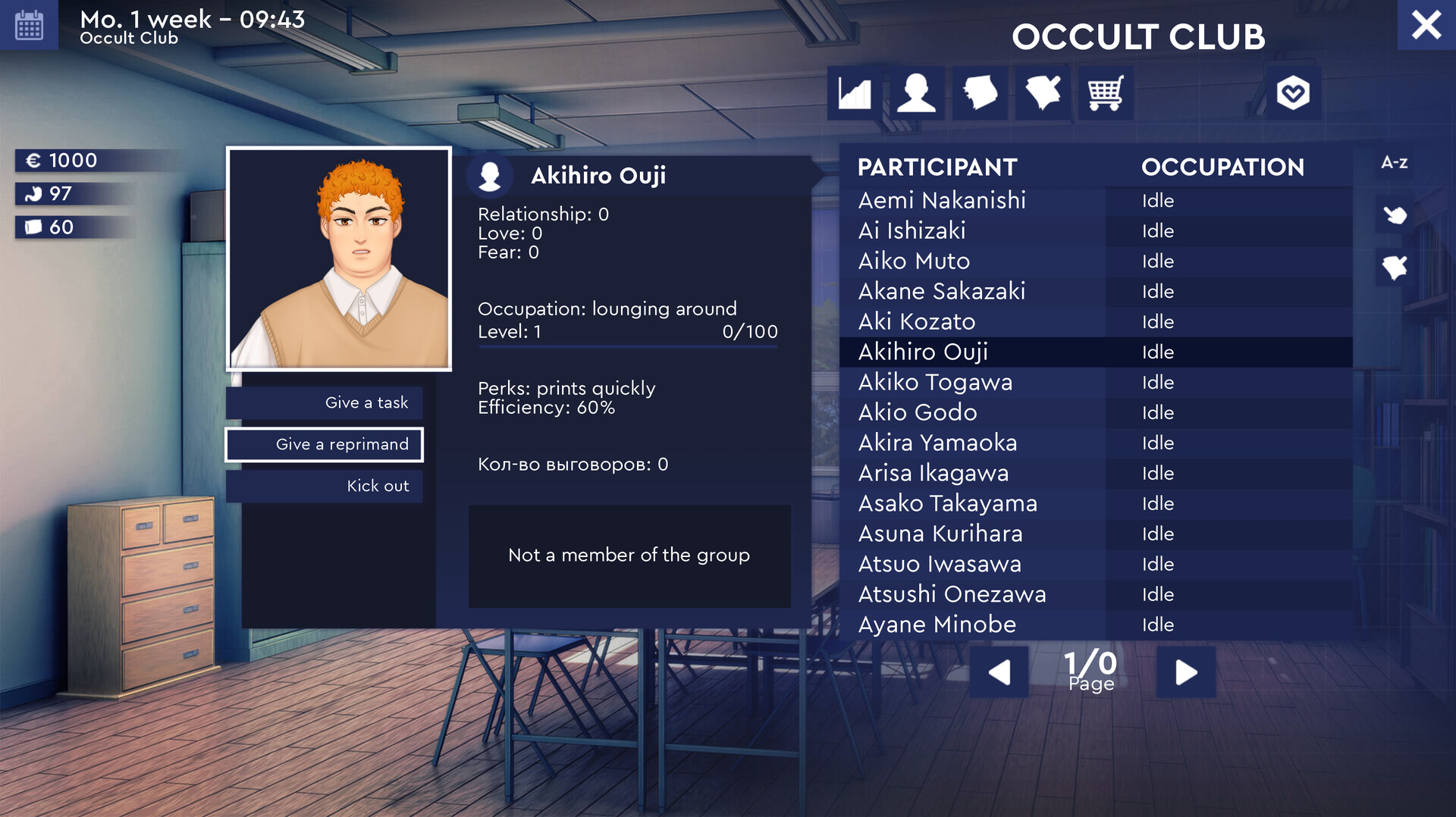Go to the next page of participants
Screen dimensions: 1456x817
1185,671
